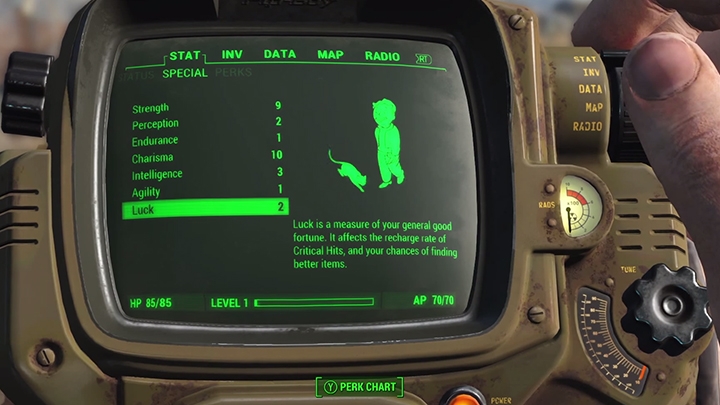This screenshot has height=405, width=720.
Task: Switch to the PERKS sub-tab
Action: click(x=233, y=73)
